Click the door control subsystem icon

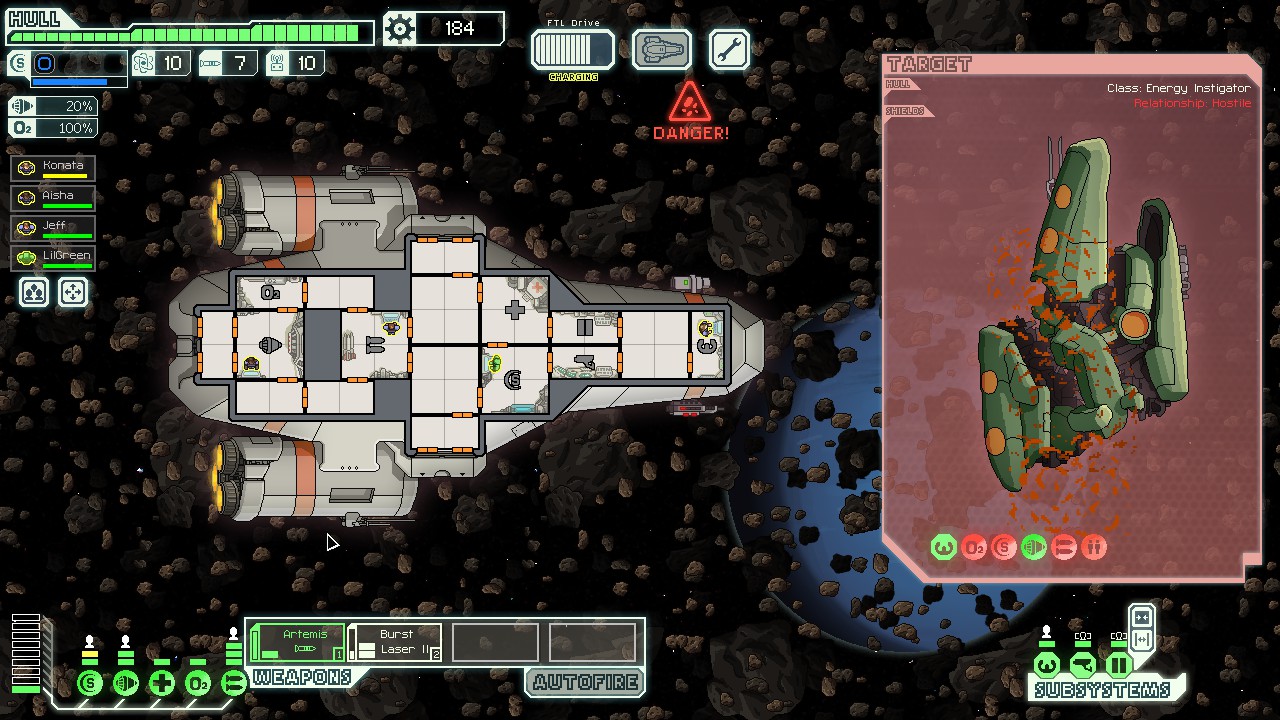pos(1118,665)
